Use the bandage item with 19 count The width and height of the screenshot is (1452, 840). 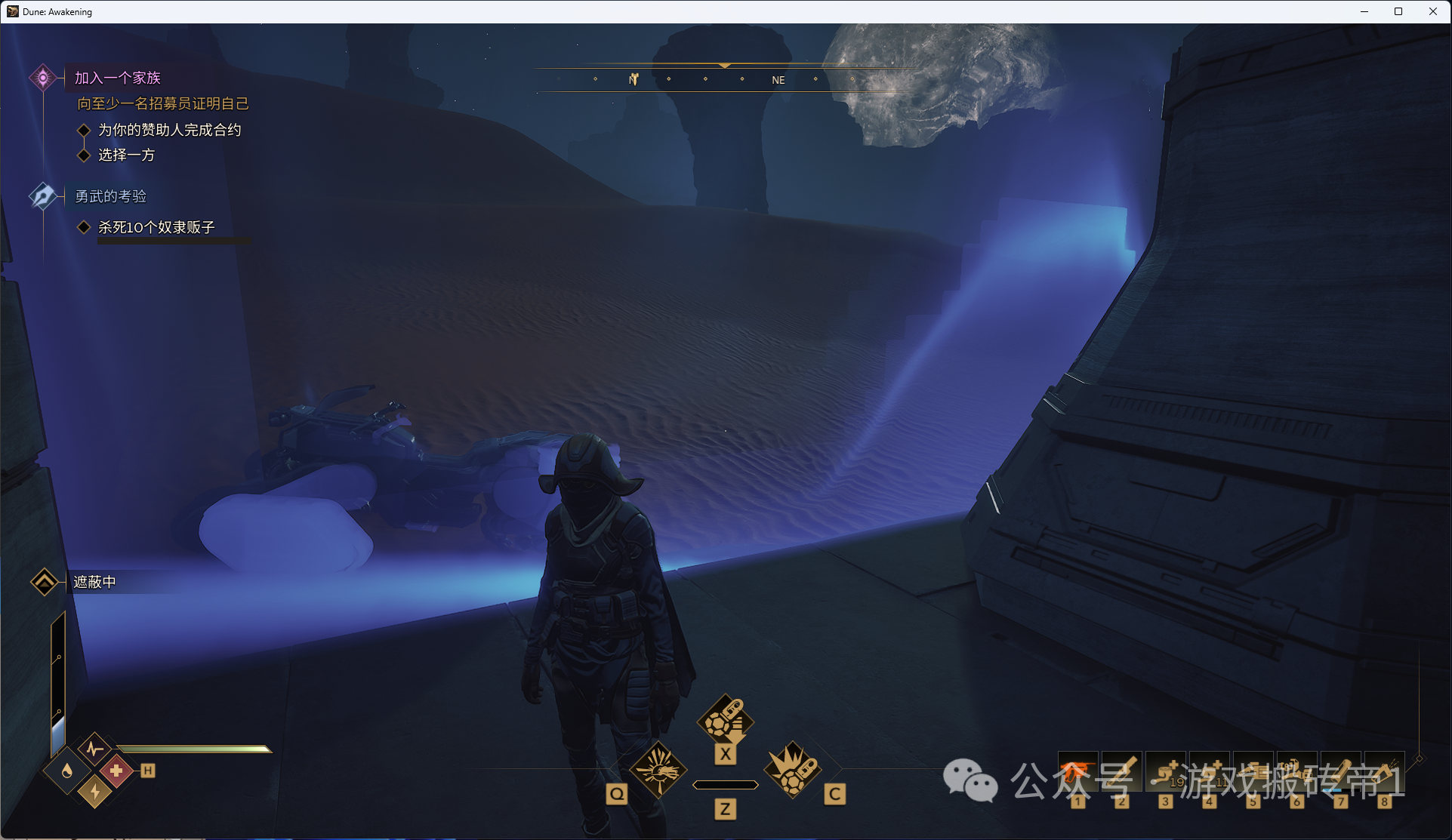1165,771
